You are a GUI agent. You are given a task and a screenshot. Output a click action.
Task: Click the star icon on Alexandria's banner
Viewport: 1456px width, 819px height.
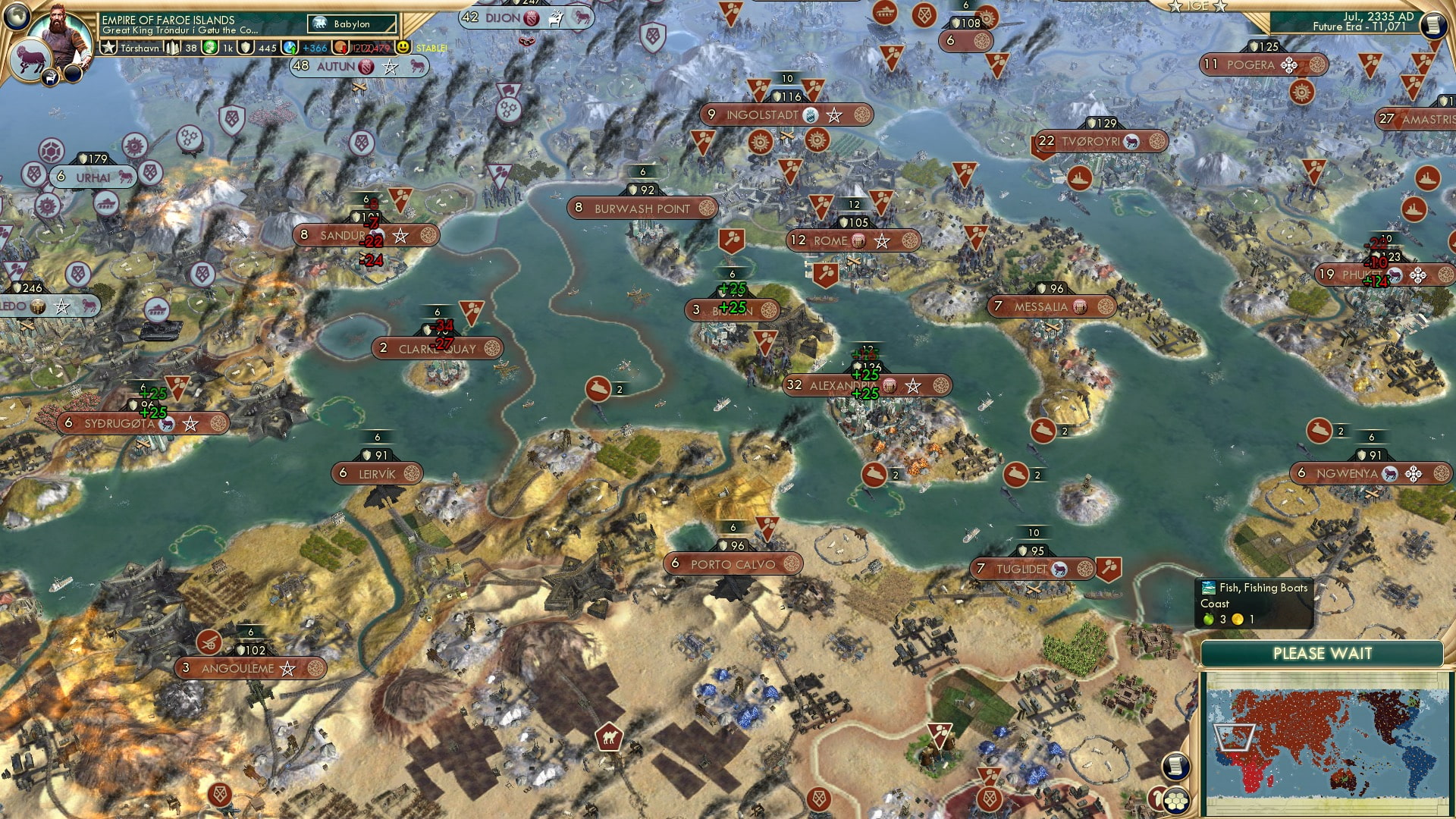point(913,384)
